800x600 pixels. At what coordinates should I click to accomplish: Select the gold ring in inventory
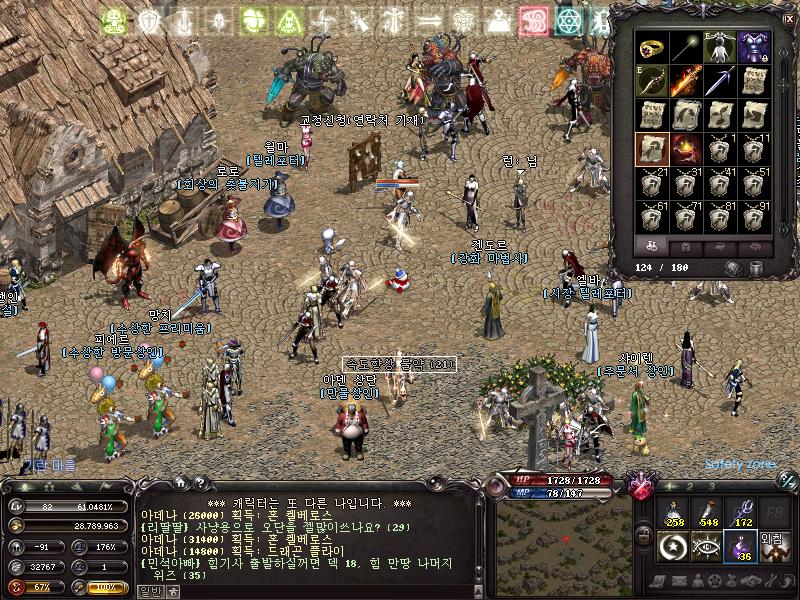tap(651, 47)
